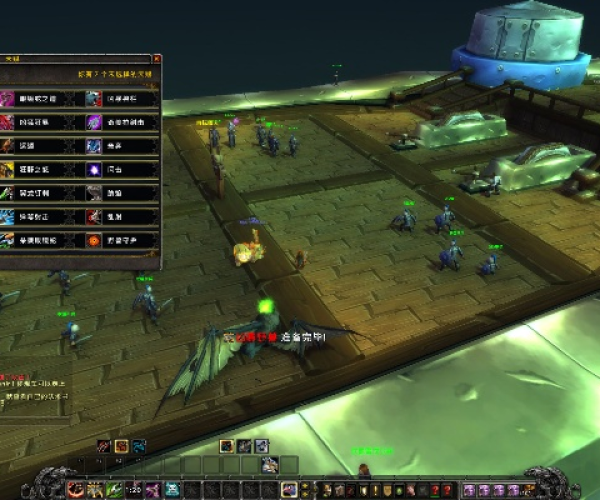Image resolution: width=600 pixels, height=500 pixels.
Task: Activate the red swirl ability on the action bar
Action: pyautogui.click(x=75, y=489)
